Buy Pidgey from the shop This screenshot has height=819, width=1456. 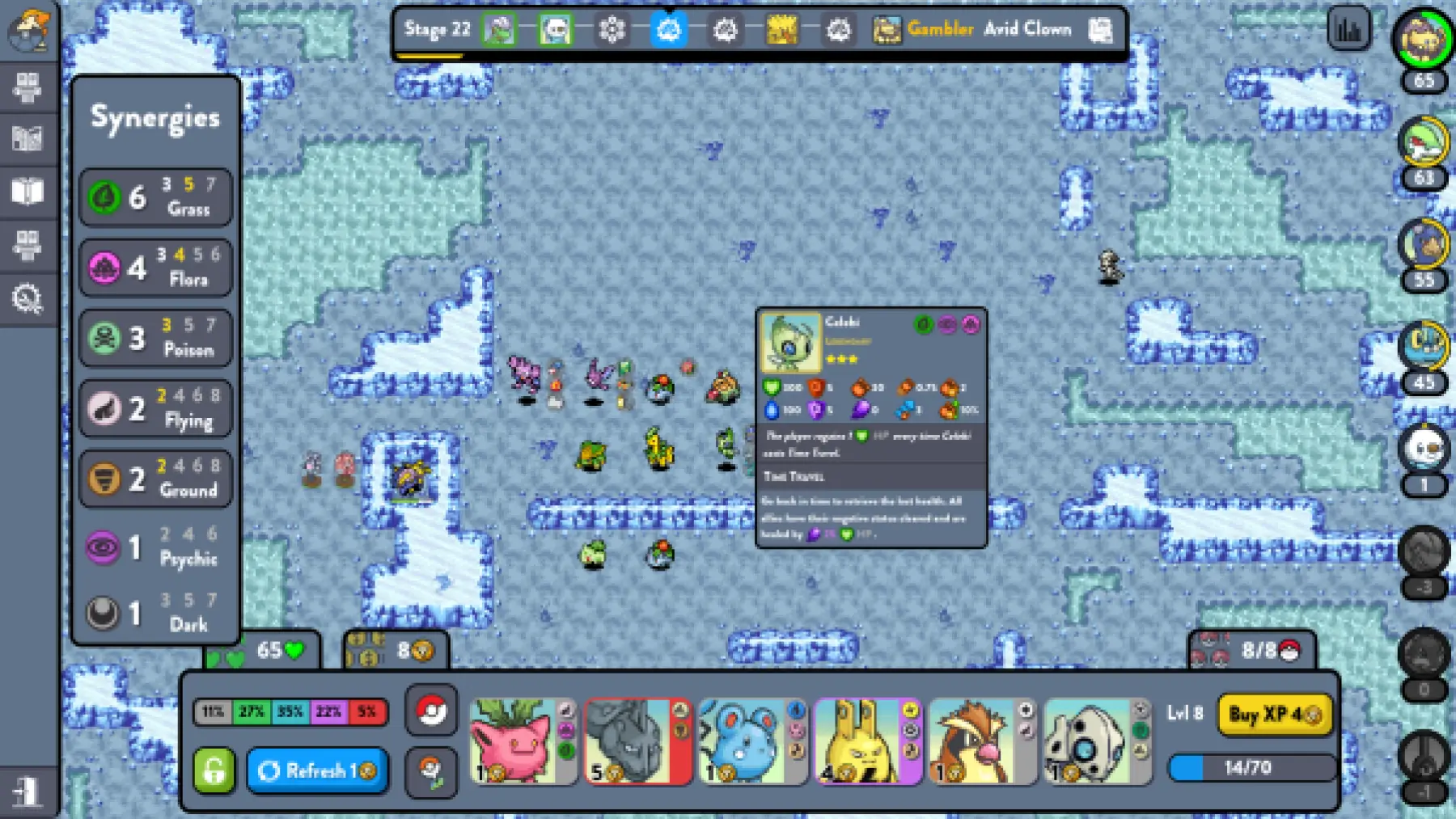pyautogui.click(x=982, y=741)
